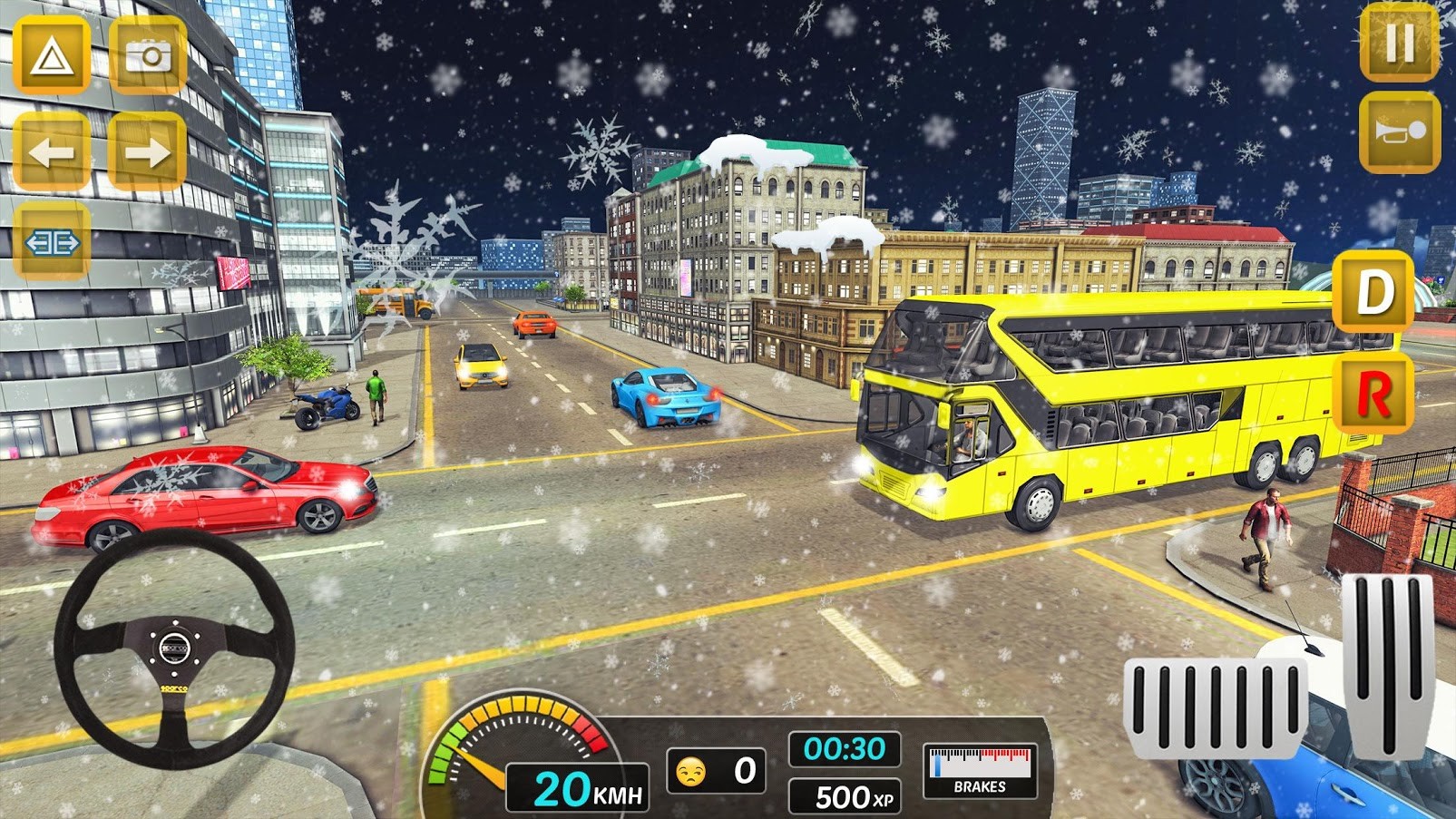Click the steering wheel control
The width and height of the screenshot is (1456, 819).
pyautogui.click(x=174, y=648)
